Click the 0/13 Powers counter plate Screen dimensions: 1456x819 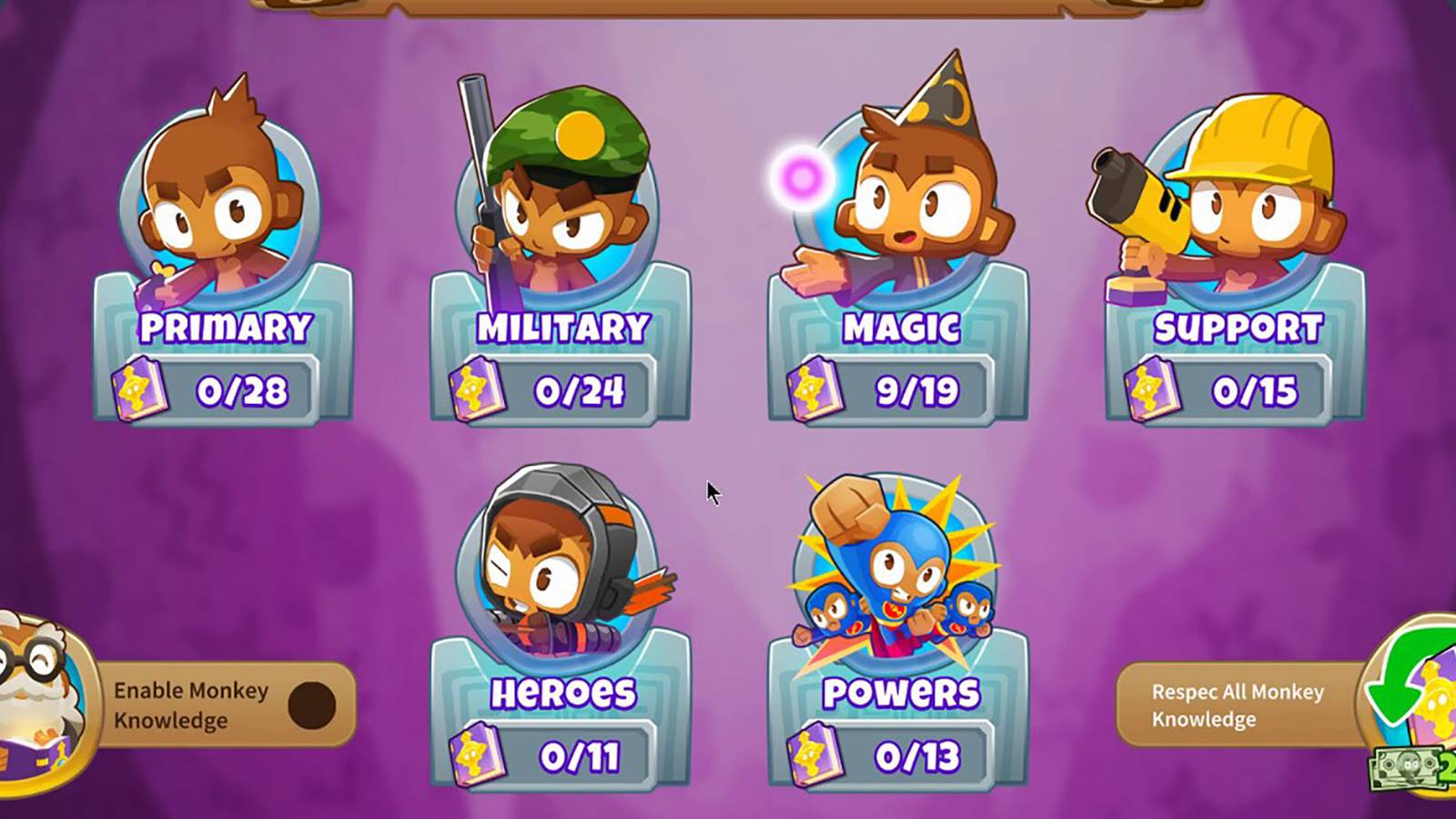(919, 753)
